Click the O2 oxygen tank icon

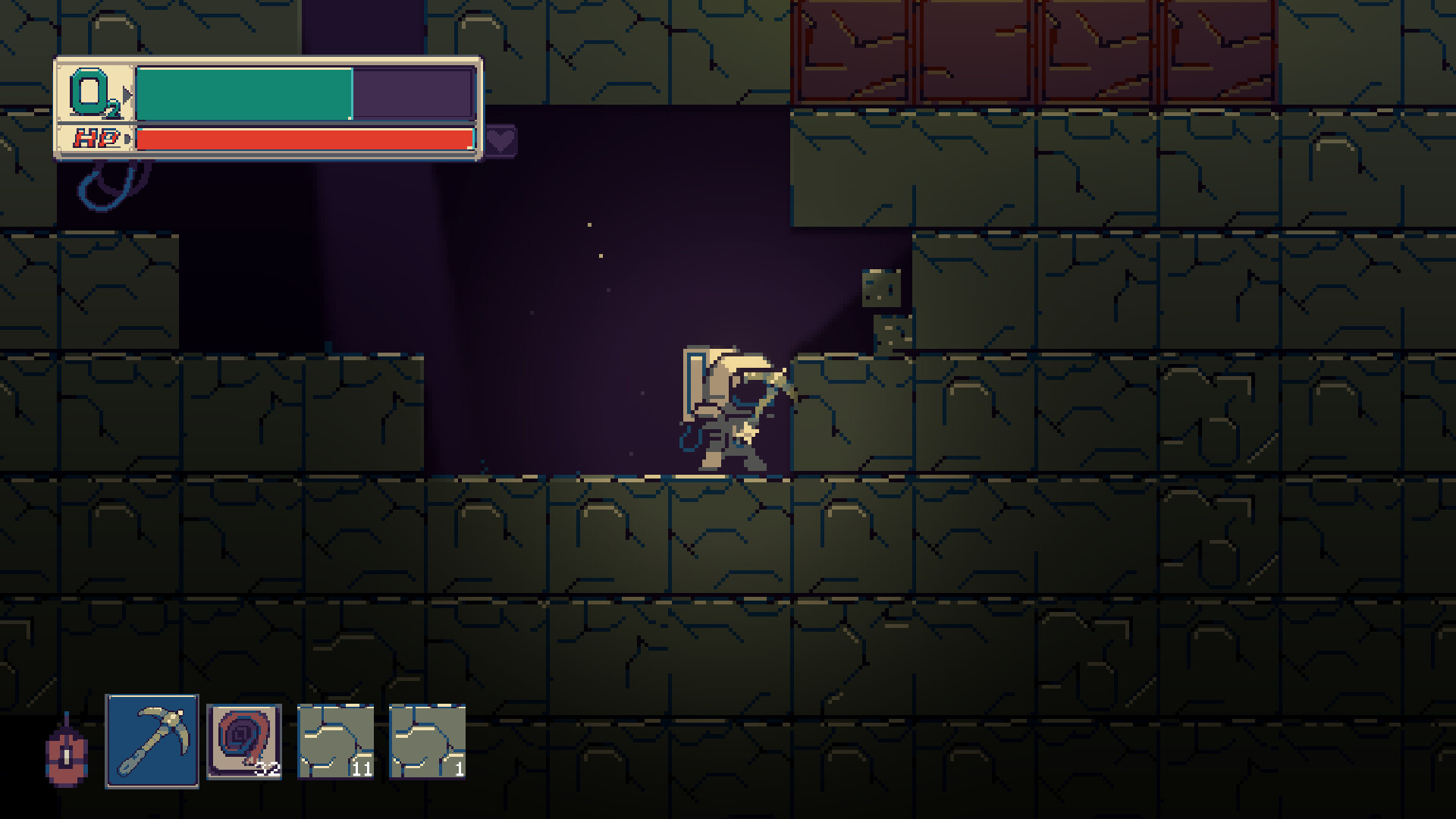point(90,91)
